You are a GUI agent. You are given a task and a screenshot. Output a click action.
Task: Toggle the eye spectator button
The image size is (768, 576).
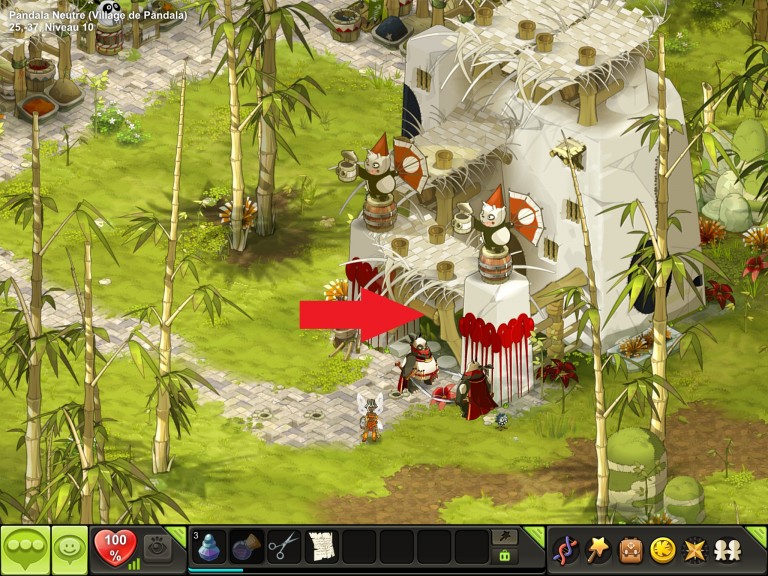pos(157,547)
